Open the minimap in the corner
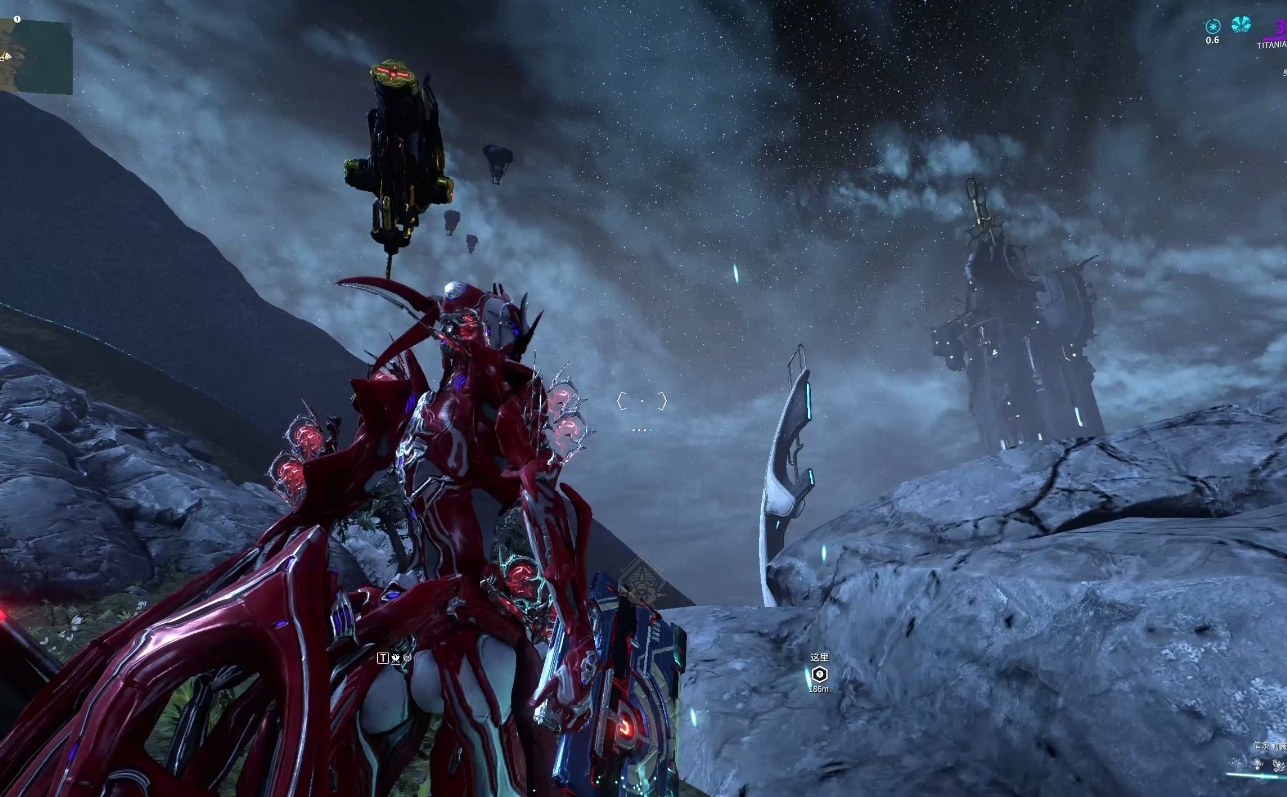 coord(36,57)
